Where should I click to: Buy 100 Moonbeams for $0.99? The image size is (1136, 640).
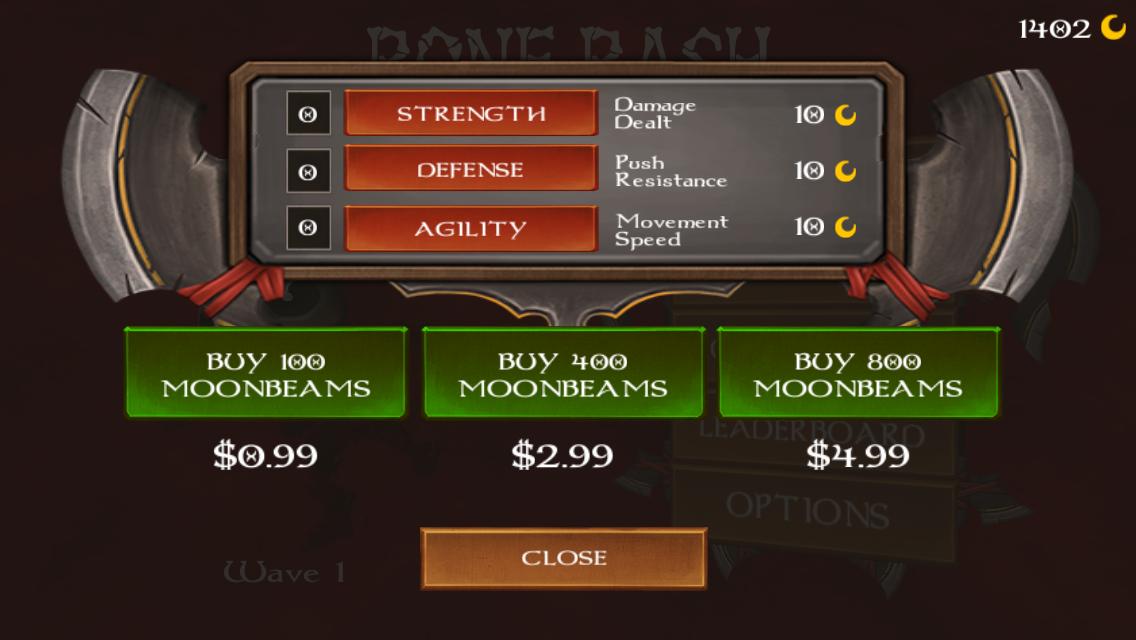pyautogui.click(x=266, y=373)
